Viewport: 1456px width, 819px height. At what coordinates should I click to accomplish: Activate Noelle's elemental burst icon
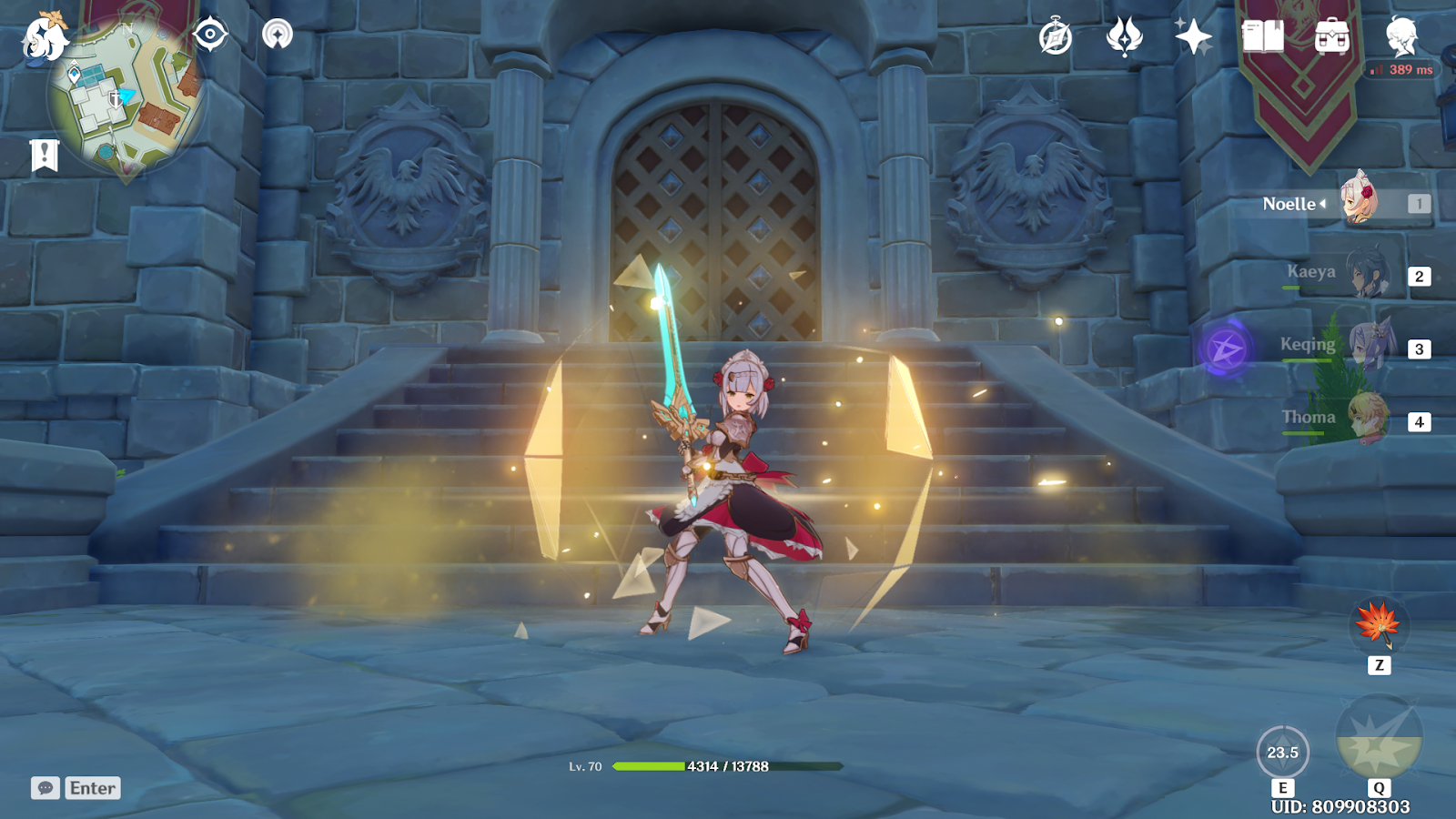coord(1379,739)
